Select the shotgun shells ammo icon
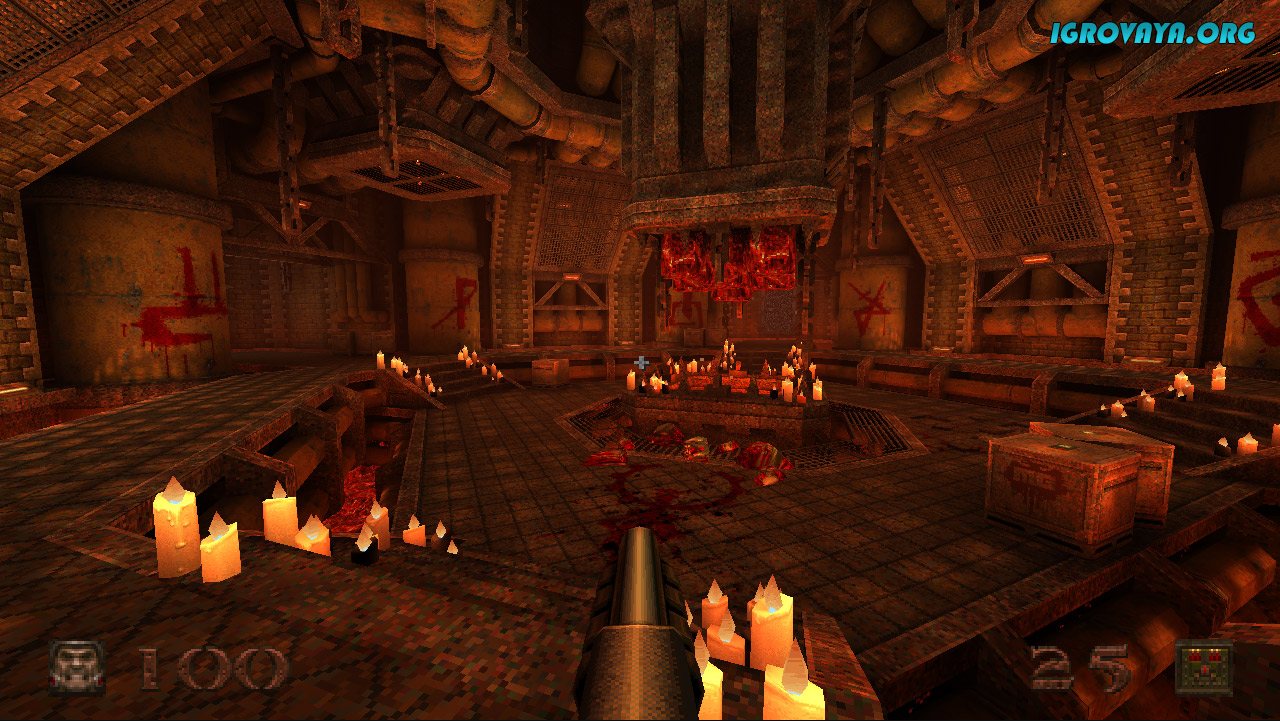The height and width of the screenshot is (721, 1280). click(1203, 667)
